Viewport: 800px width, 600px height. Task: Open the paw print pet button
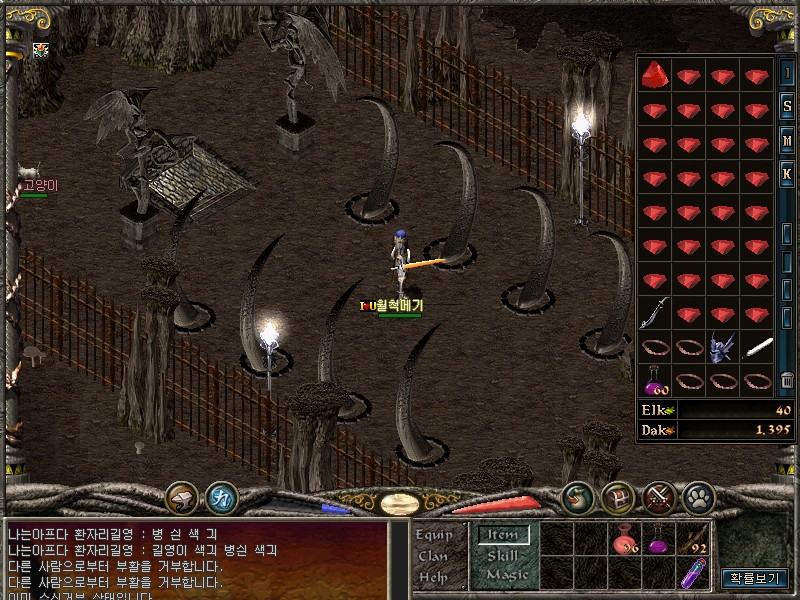click(698, 496)
